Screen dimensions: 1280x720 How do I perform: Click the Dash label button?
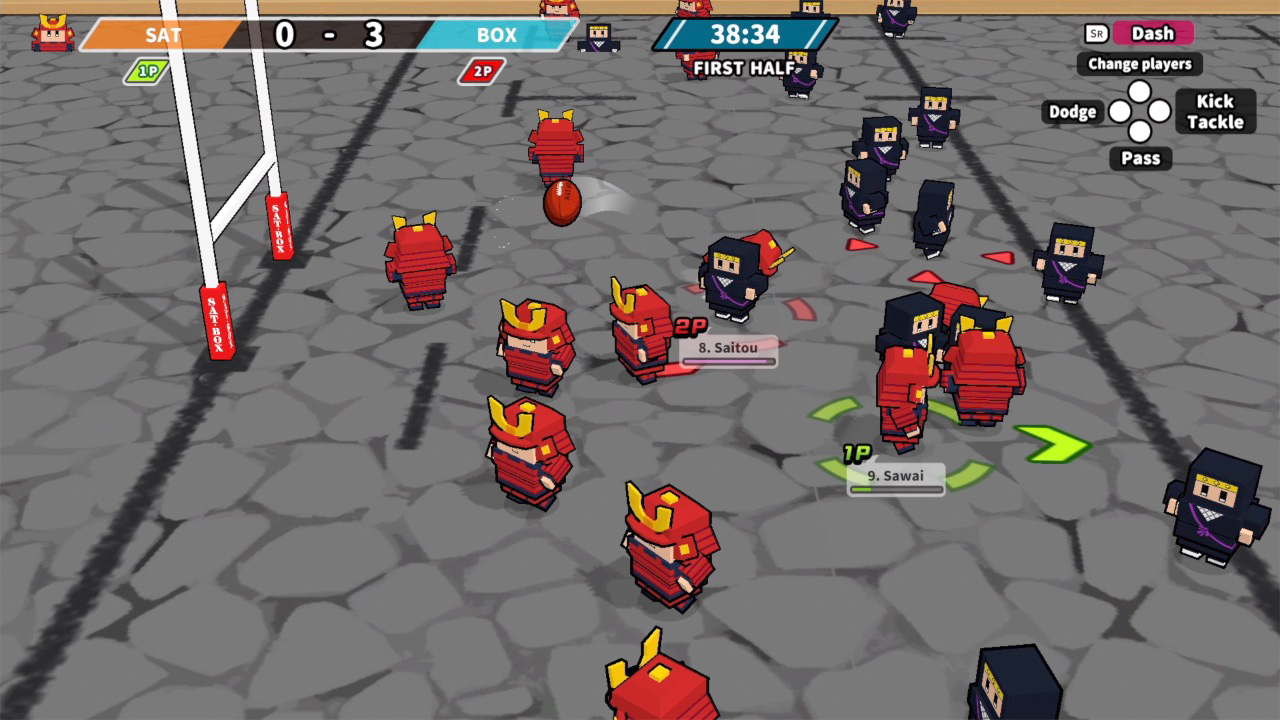(1153, 33)
